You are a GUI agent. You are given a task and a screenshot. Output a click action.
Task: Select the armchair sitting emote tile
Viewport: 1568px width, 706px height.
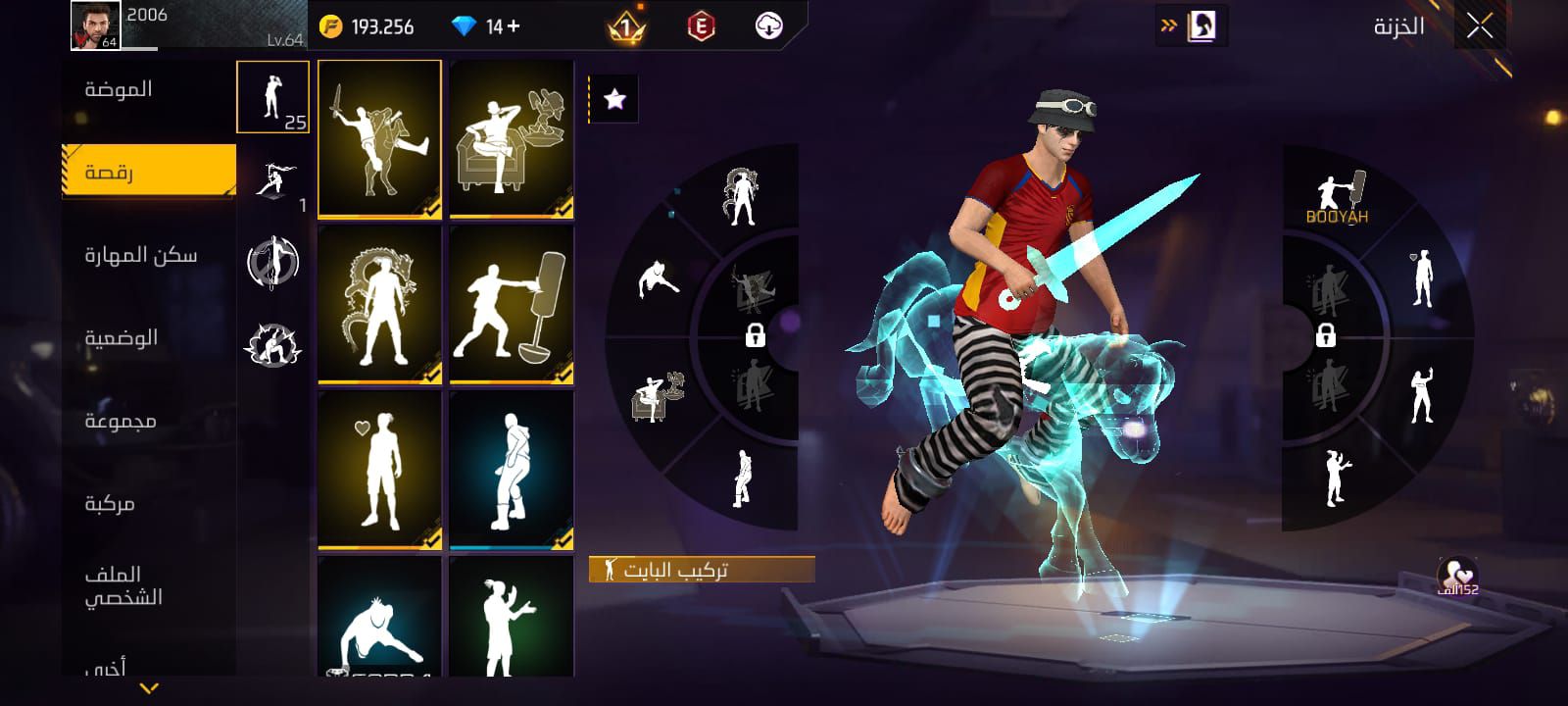pyautogui.click(x=511, y=138)
